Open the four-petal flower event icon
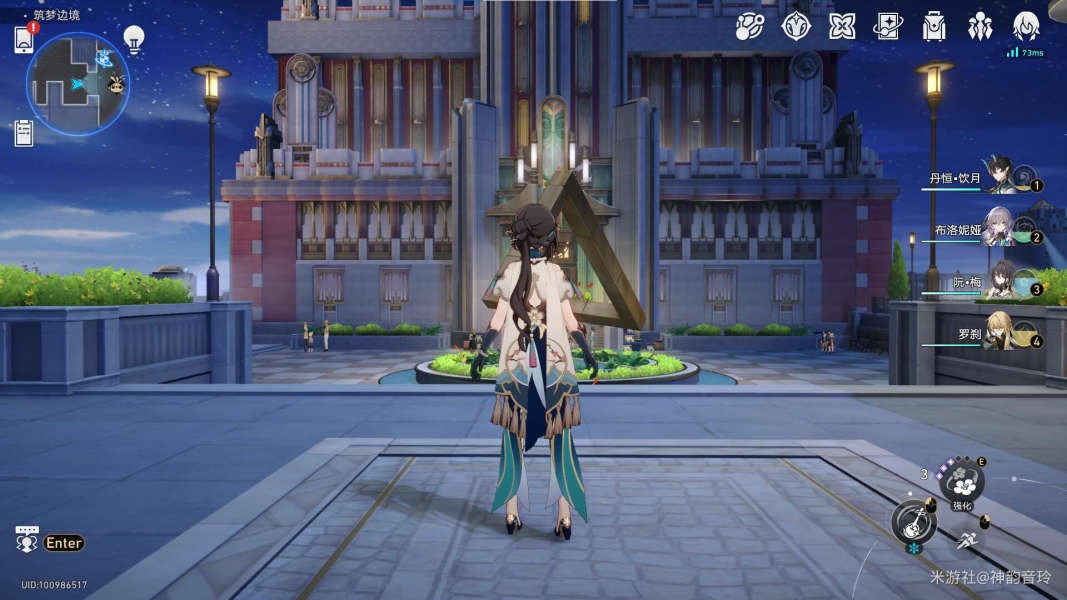Viewport: 1067px width, 600px height. click(842, 26)
